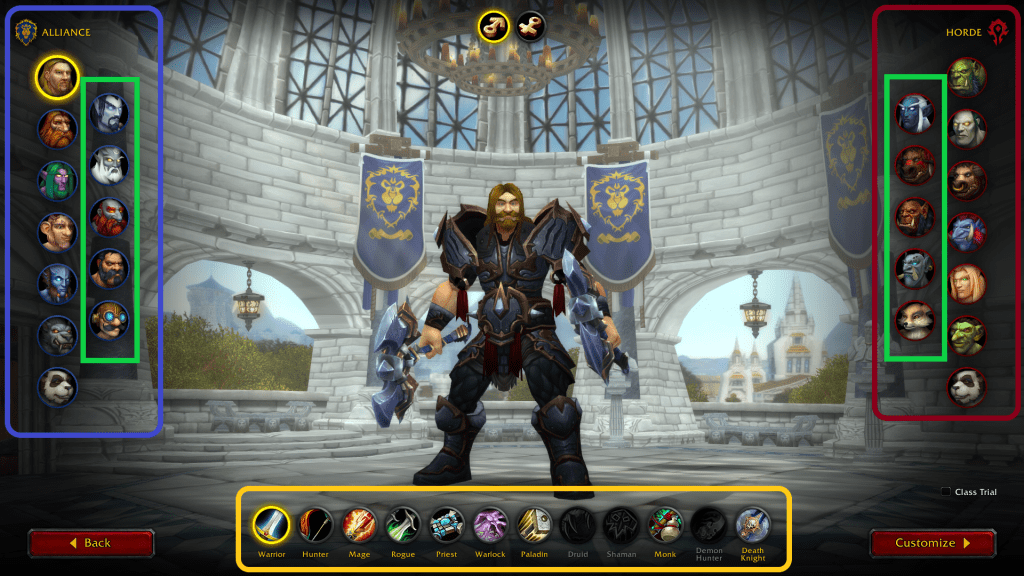Pick the Night Elf race portrait

[57, 180]
